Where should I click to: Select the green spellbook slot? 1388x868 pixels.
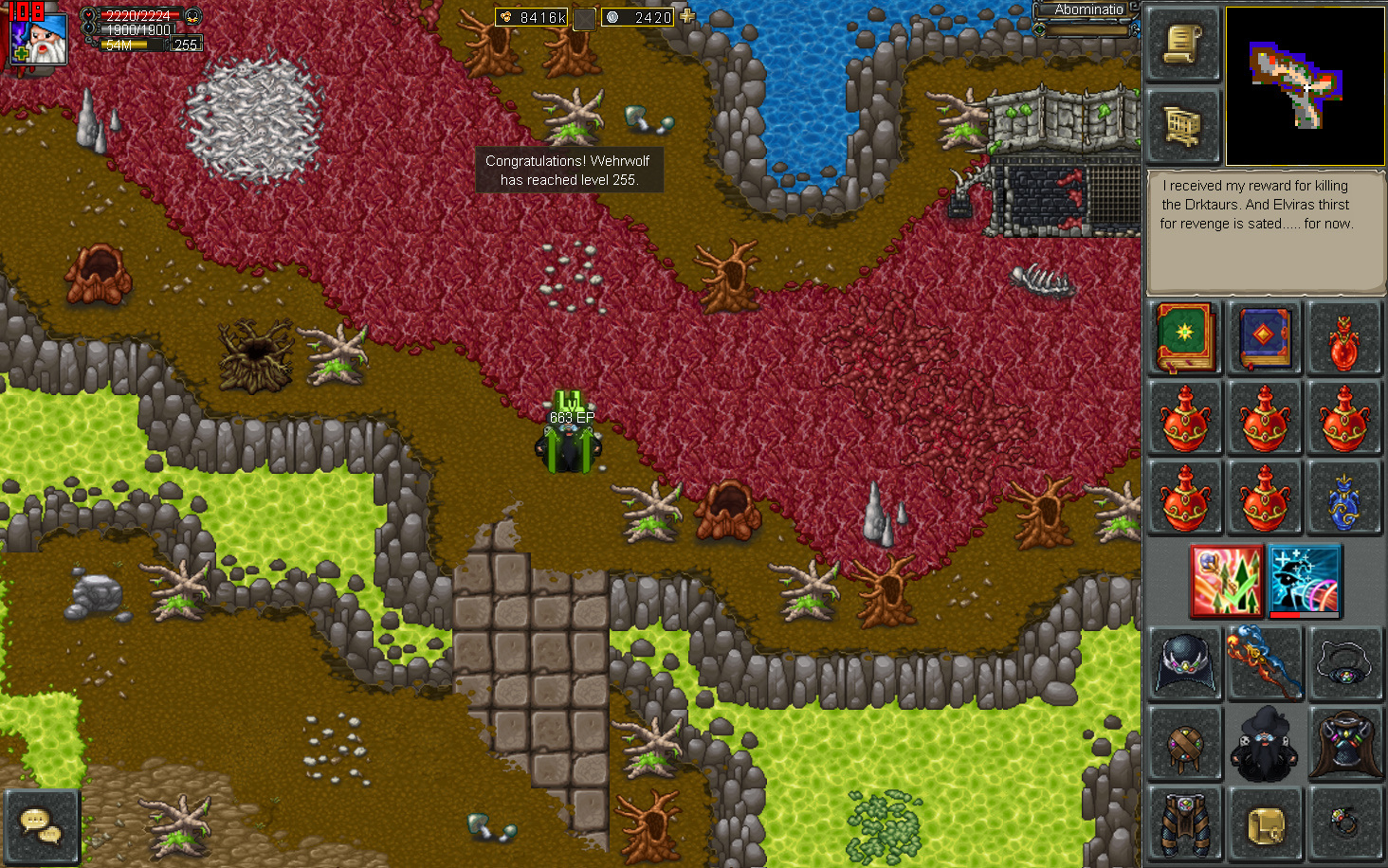point(1185,336)
